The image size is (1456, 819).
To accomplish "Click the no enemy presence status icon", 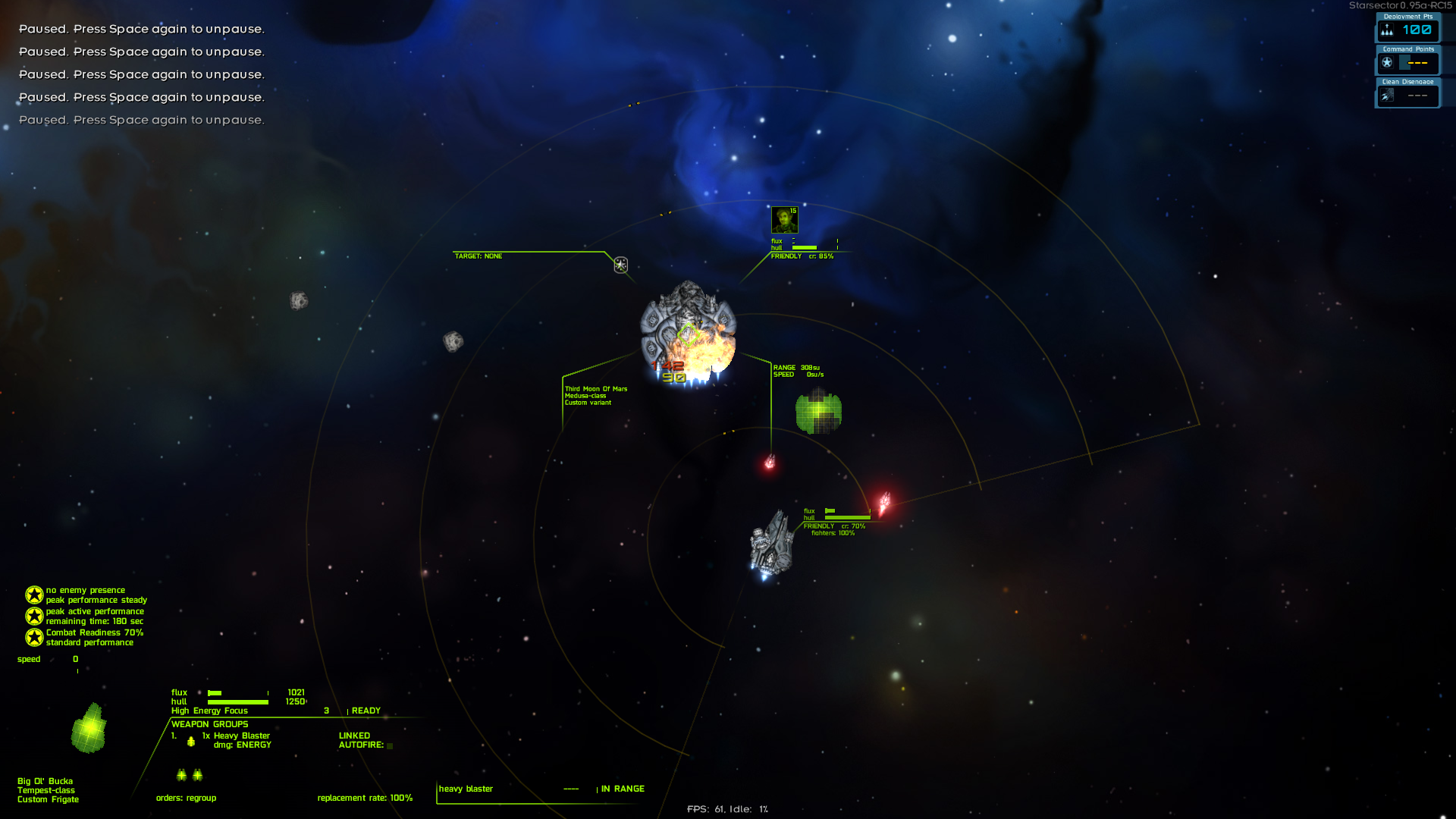I will (34, 595).
